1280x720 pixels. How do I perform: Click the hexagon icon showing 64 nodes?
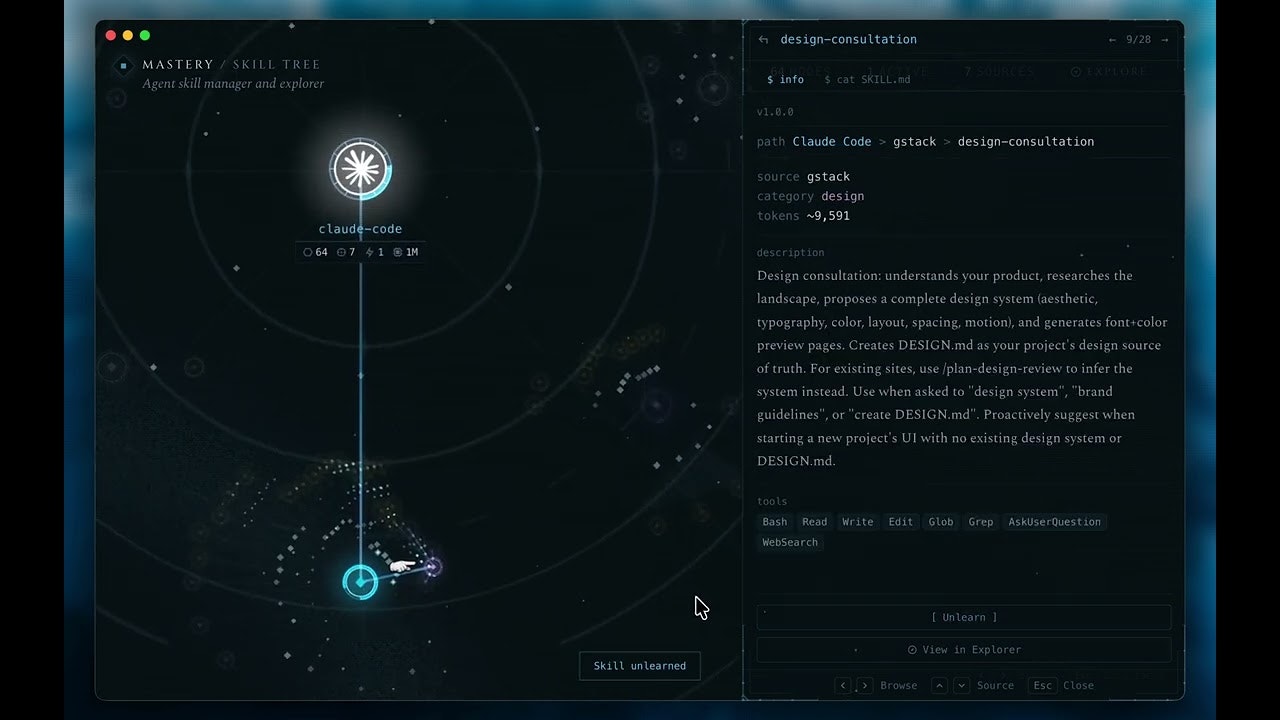[x=307, y=252]
